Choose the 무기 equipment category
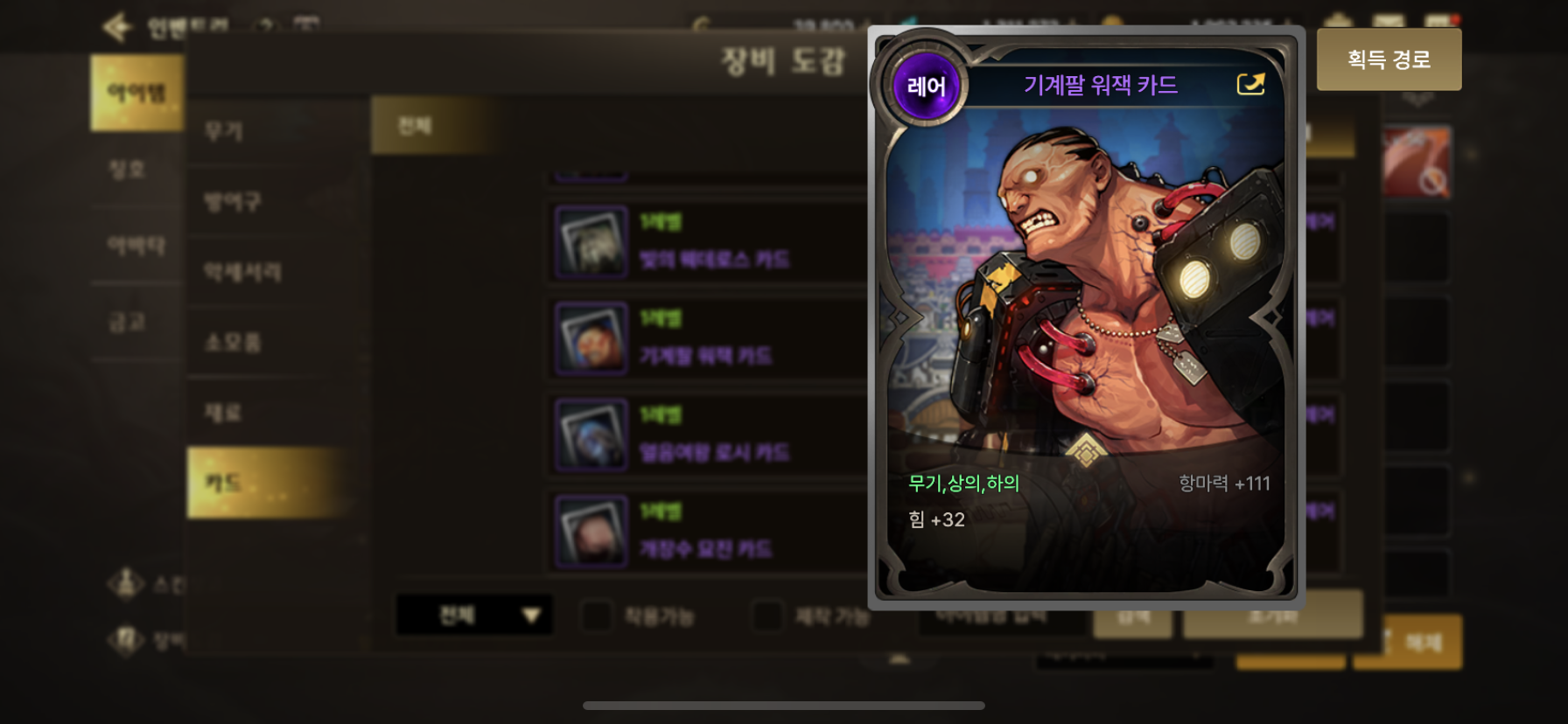Screen dimensions: 1568x724 (224, 132)
